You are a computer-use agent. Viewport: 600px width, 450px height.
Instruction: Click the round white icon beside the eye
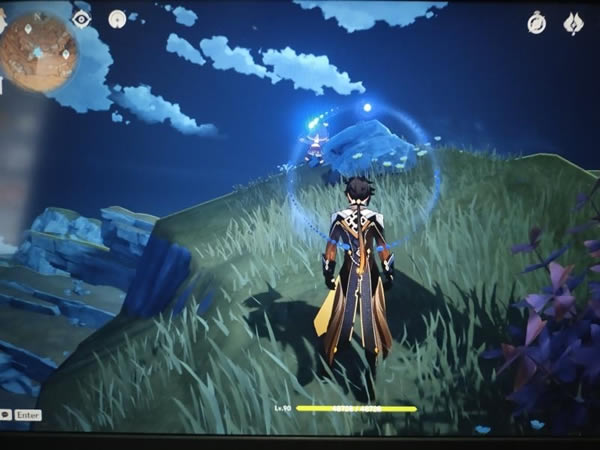(117, 18)
